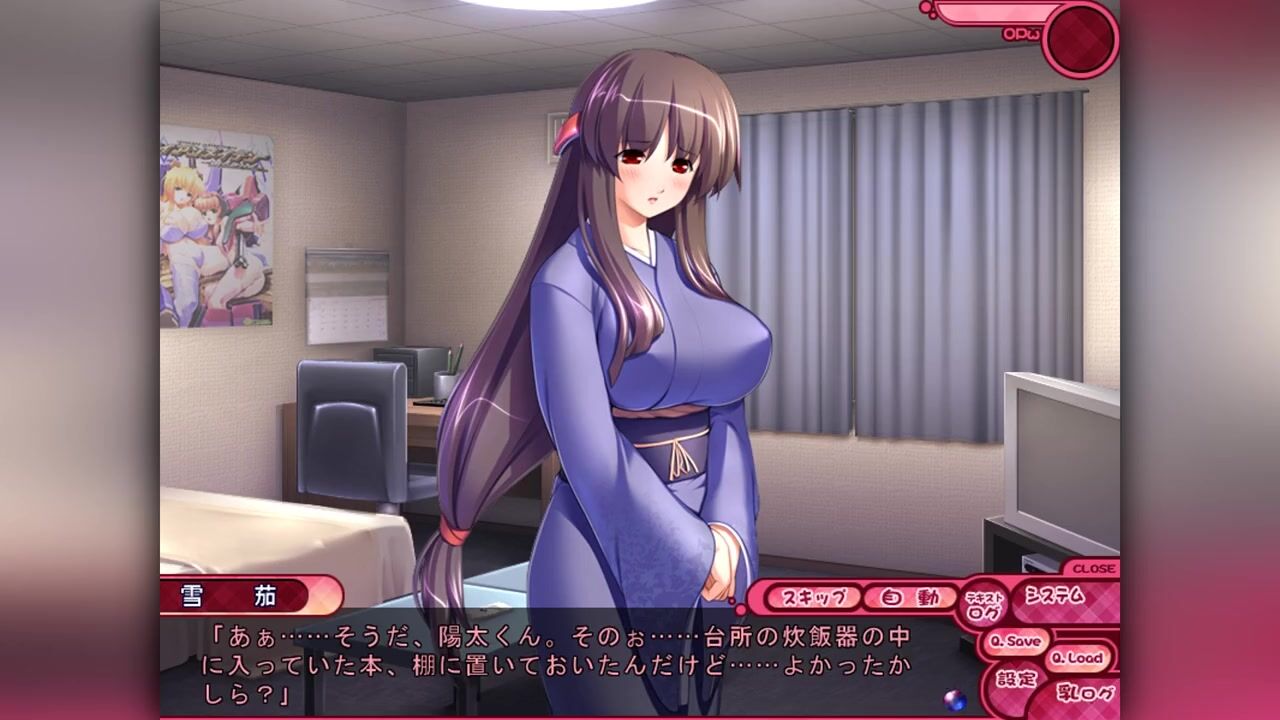Quick save with Q.Save
Screen dimensions: 1280x720
click(1014, 641)
